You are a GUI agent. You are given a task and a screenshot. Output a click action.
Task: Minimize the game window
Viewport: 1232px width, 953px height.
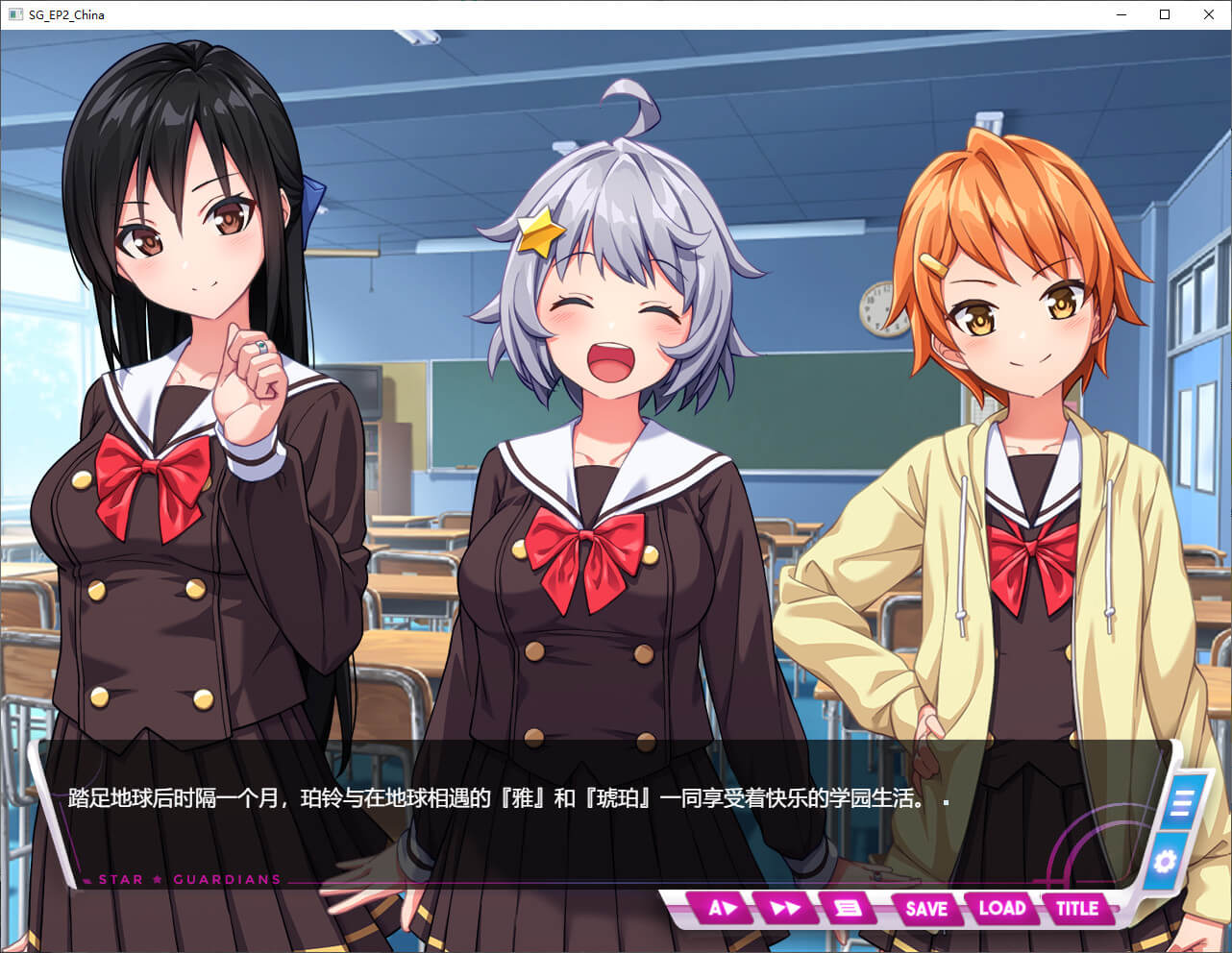[x=1121, y=14]
